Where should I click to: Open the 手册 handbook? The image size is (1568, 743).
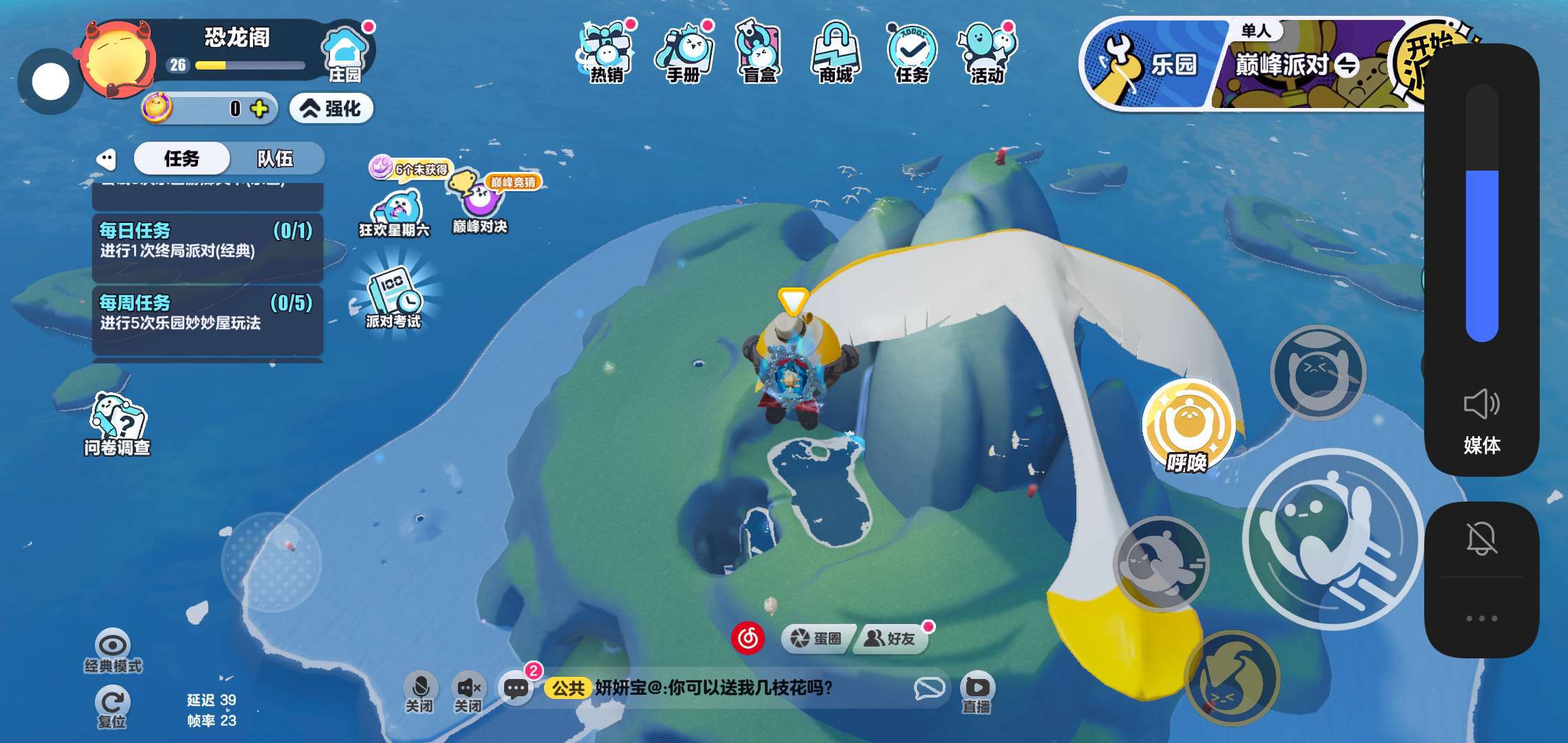[683, 53]
